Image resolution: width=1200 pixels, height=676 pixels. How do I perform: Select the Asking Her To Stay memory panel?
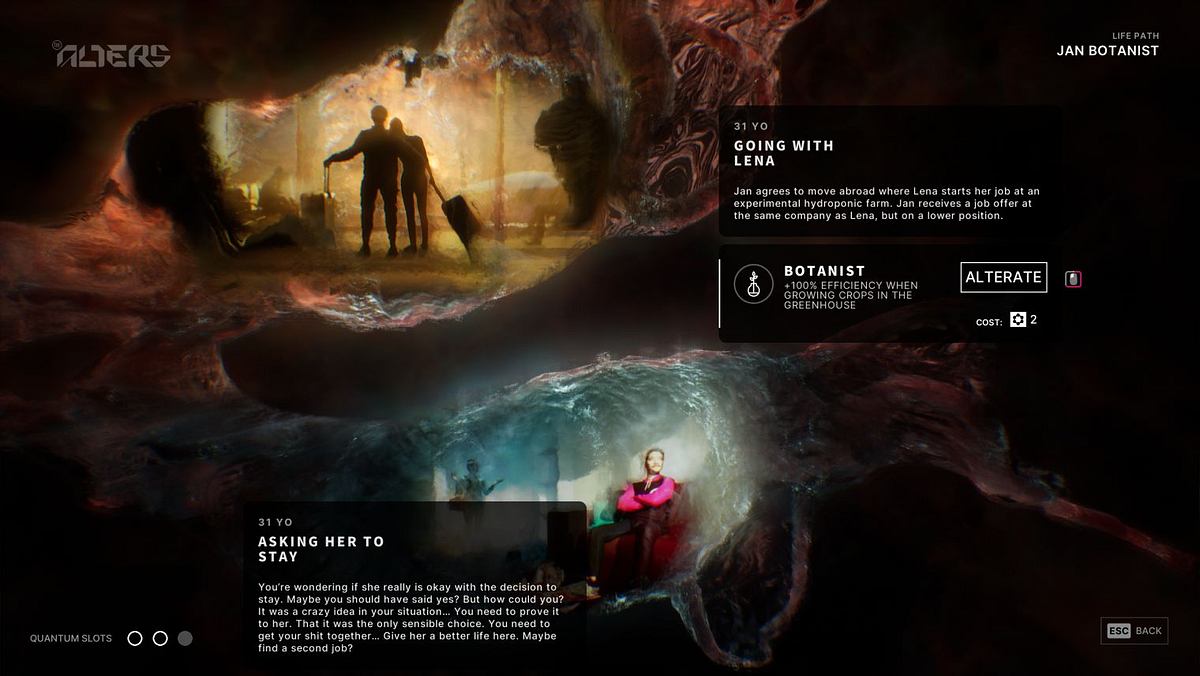coord(414,578)
